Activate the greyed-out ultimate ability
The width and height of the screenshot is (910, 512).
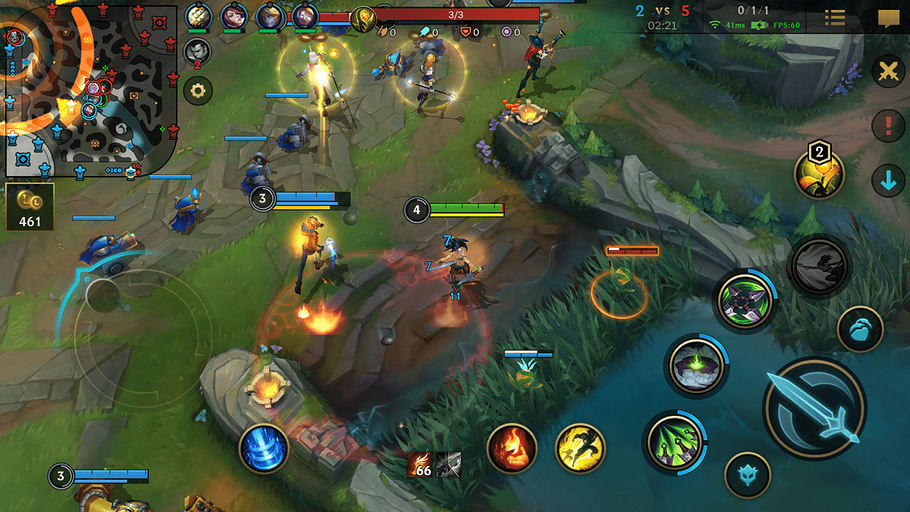[x=819, y=266]
